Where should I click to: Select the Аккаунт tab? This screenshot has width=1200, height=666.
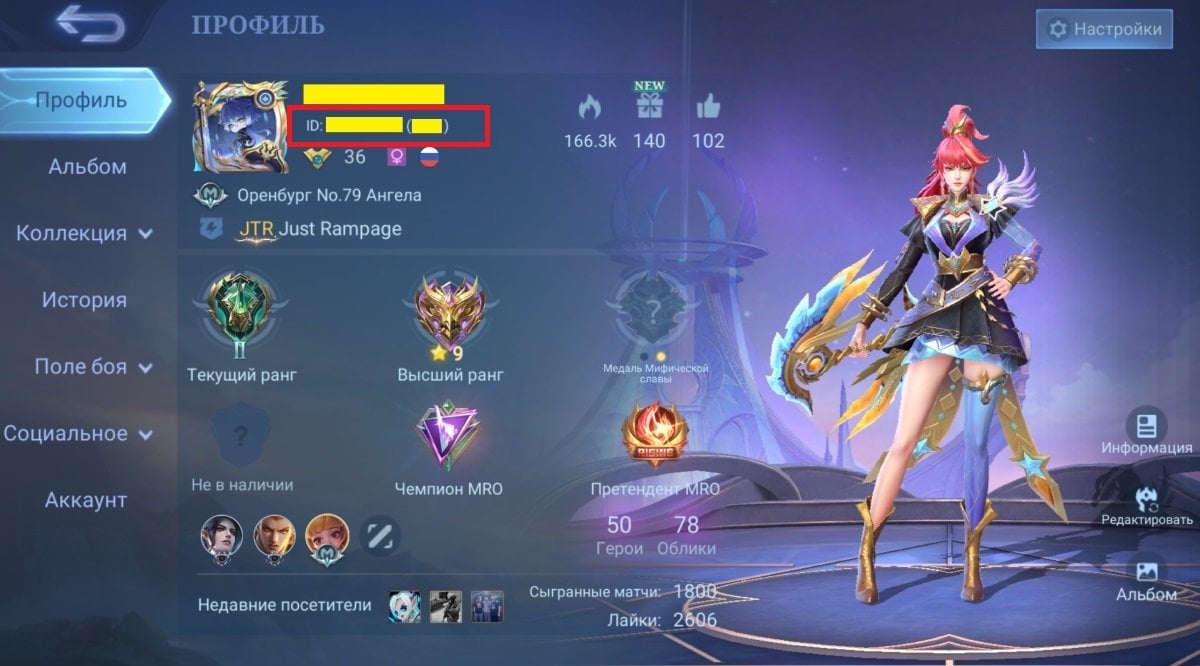coord(86,500)
